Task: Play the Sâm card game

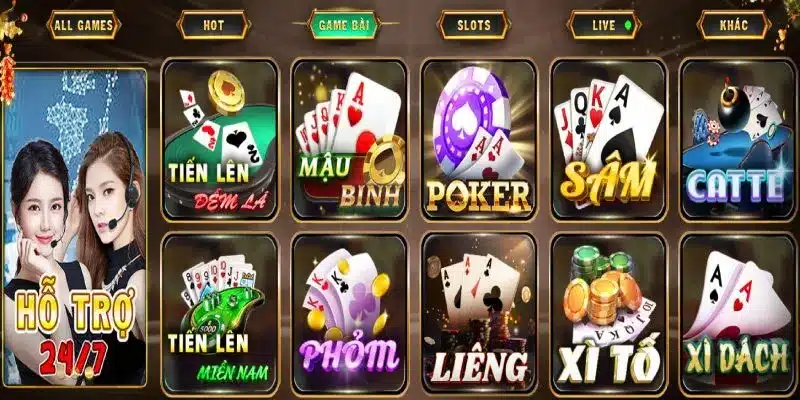Action: 608,138
